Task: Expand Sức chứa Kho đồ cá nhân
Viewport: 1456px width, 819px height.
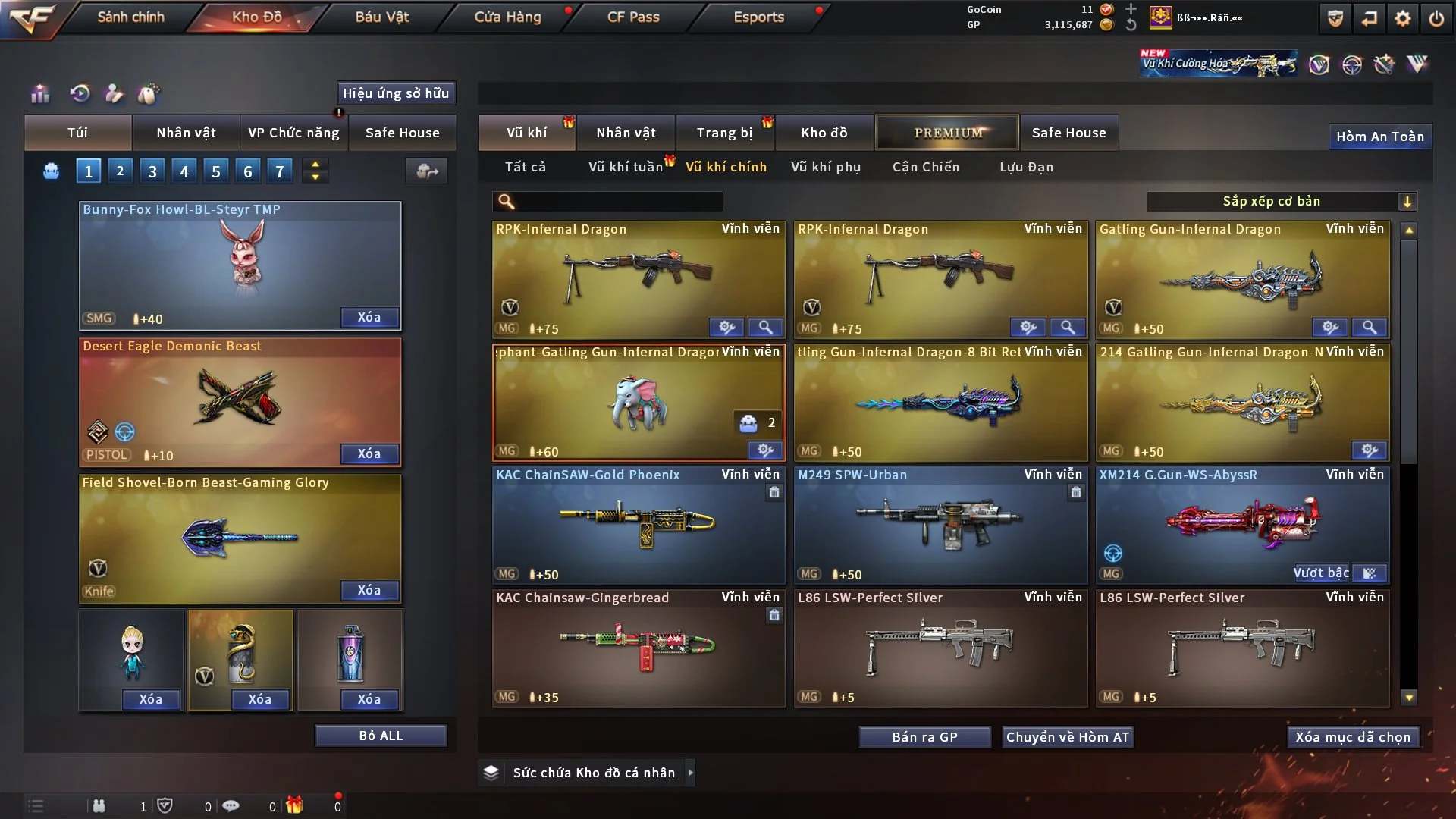Action: (x=690, y=773)
